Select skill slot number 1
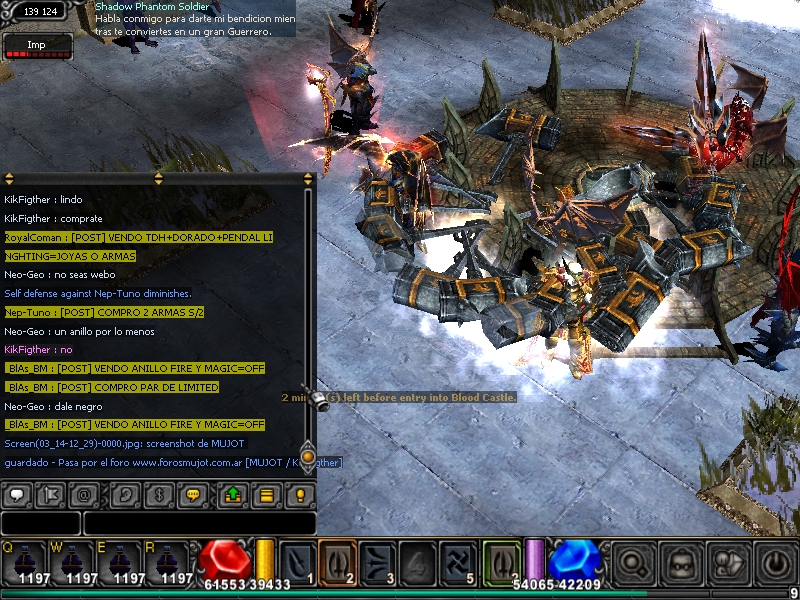The image size is (800, 600). coord(298,560)
